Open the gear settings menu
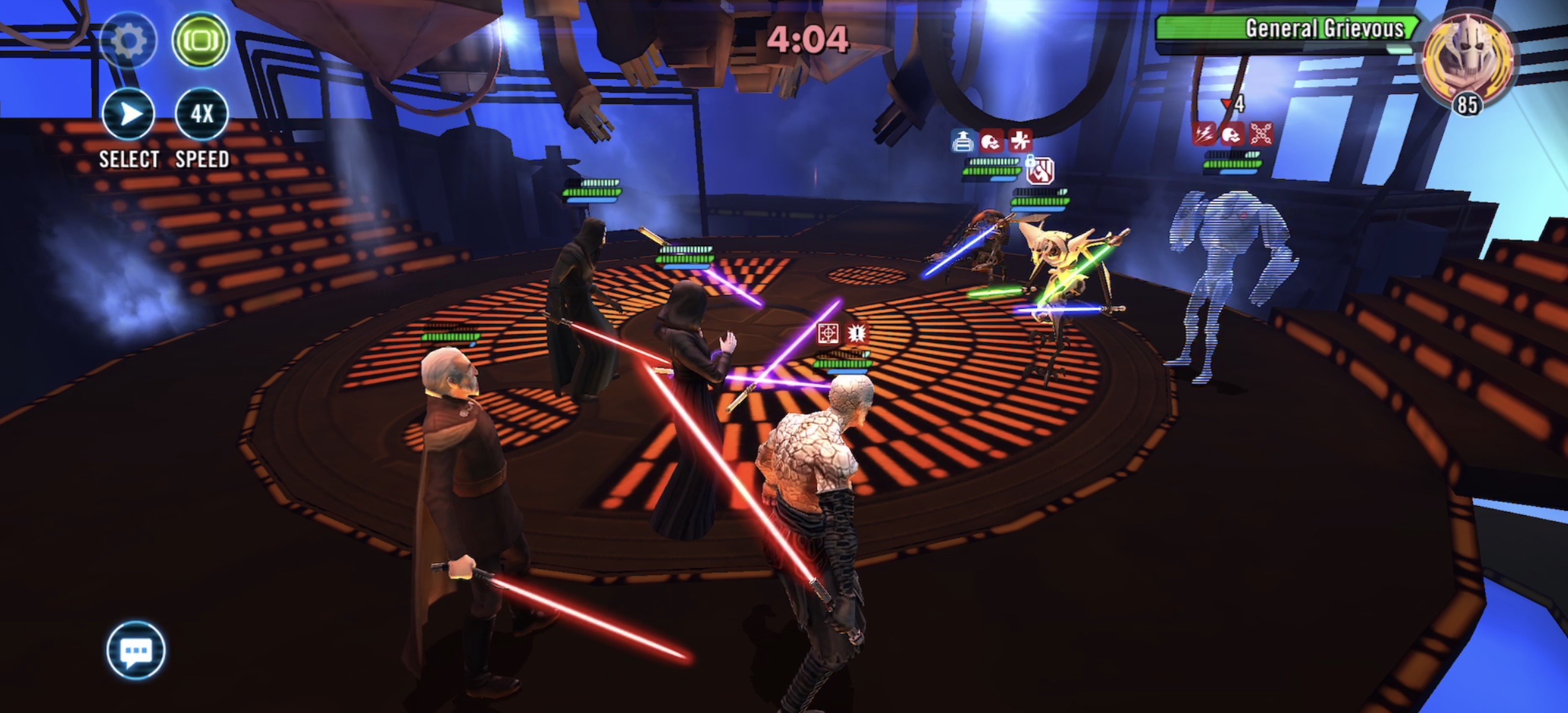Screen dimensions: 1568x713 (x=128, y=40)
